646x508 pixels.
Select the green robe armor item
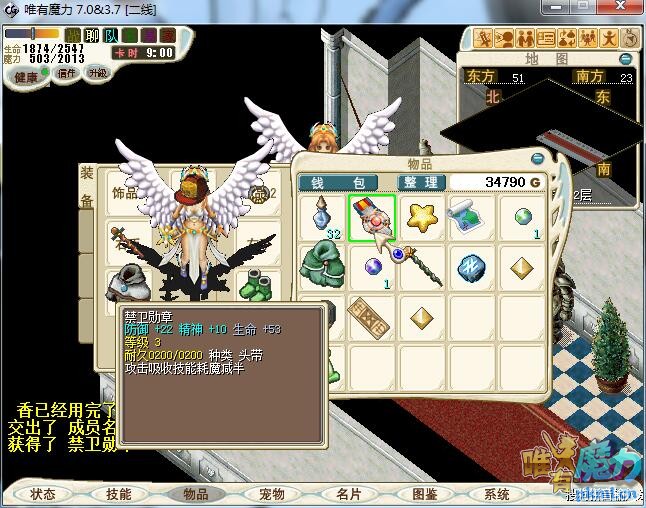pyautogui.click(x=321, y=268)
